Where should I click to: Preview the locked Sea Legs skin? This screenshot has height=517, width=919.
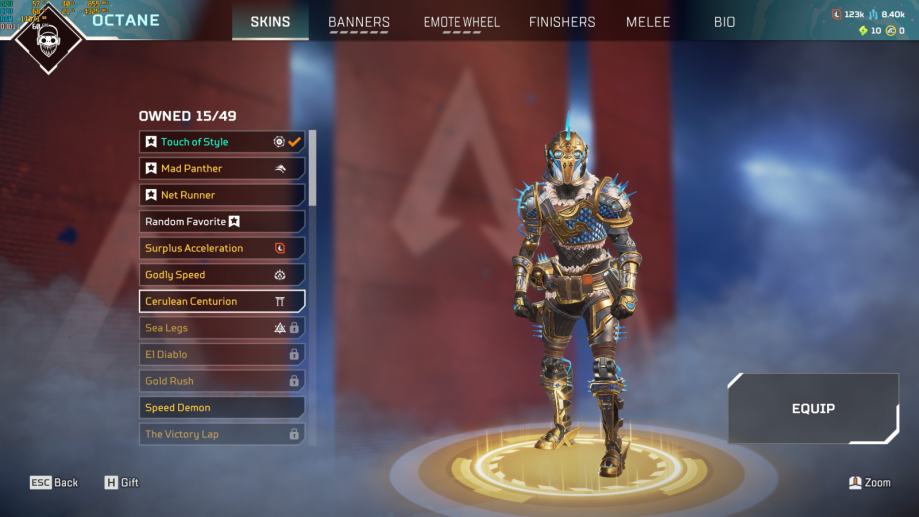pyautogui.click(x=222, y=328)
